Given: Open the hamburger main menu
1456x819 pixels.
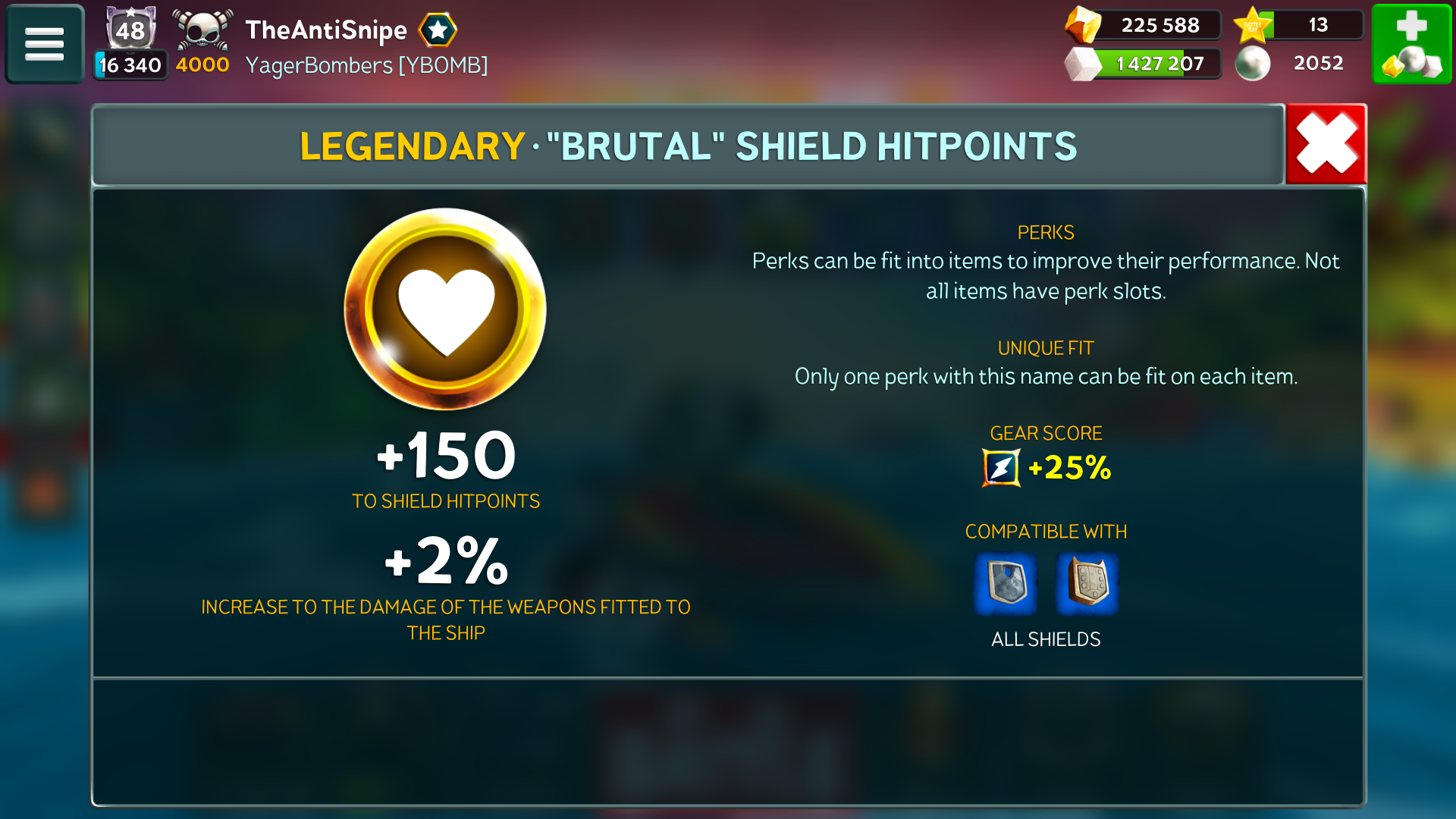Looking at the screenshot, I should pos(45,44).
